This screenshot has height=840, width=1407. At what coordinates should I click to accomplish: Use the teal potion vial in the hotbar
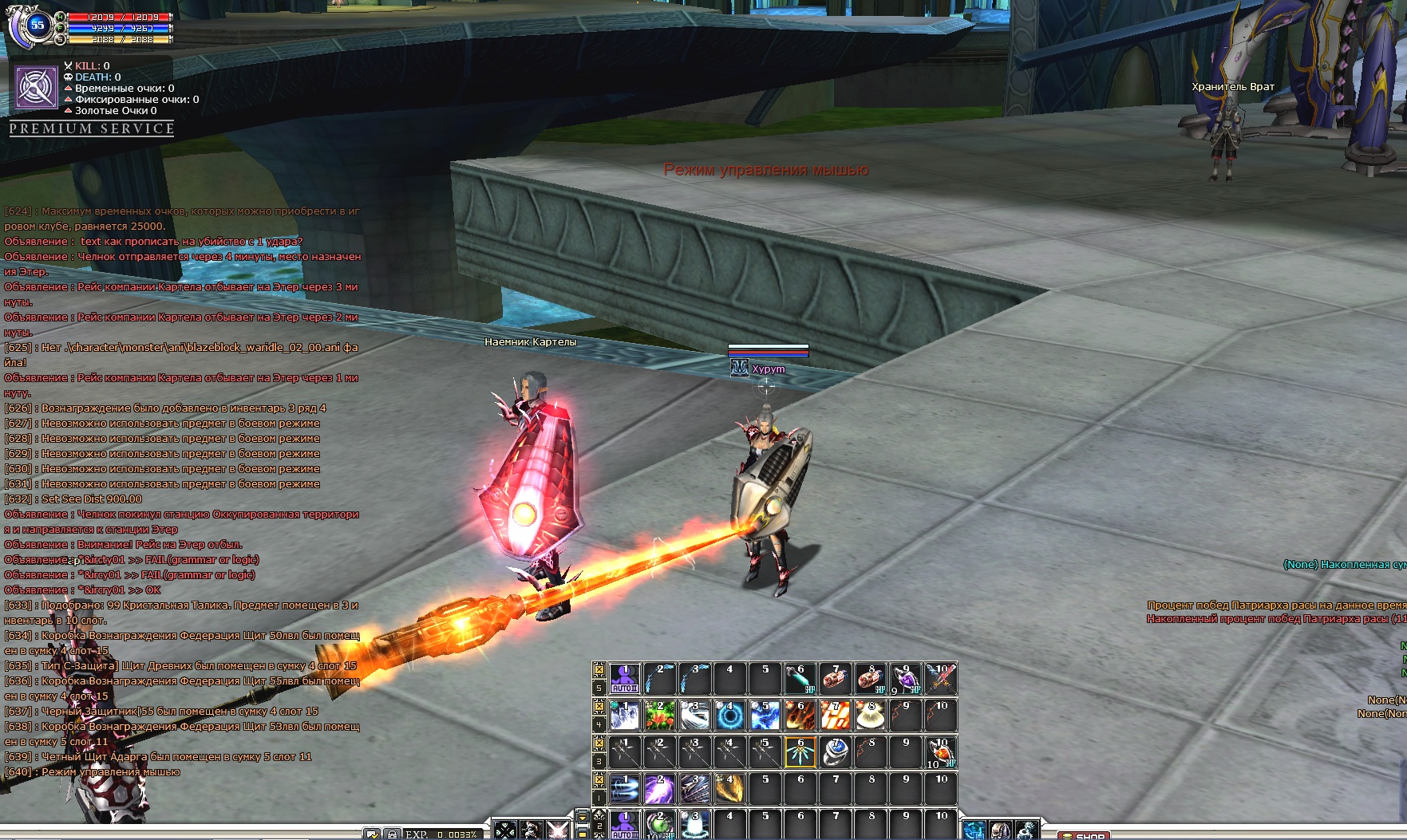(x=800, y=679)
